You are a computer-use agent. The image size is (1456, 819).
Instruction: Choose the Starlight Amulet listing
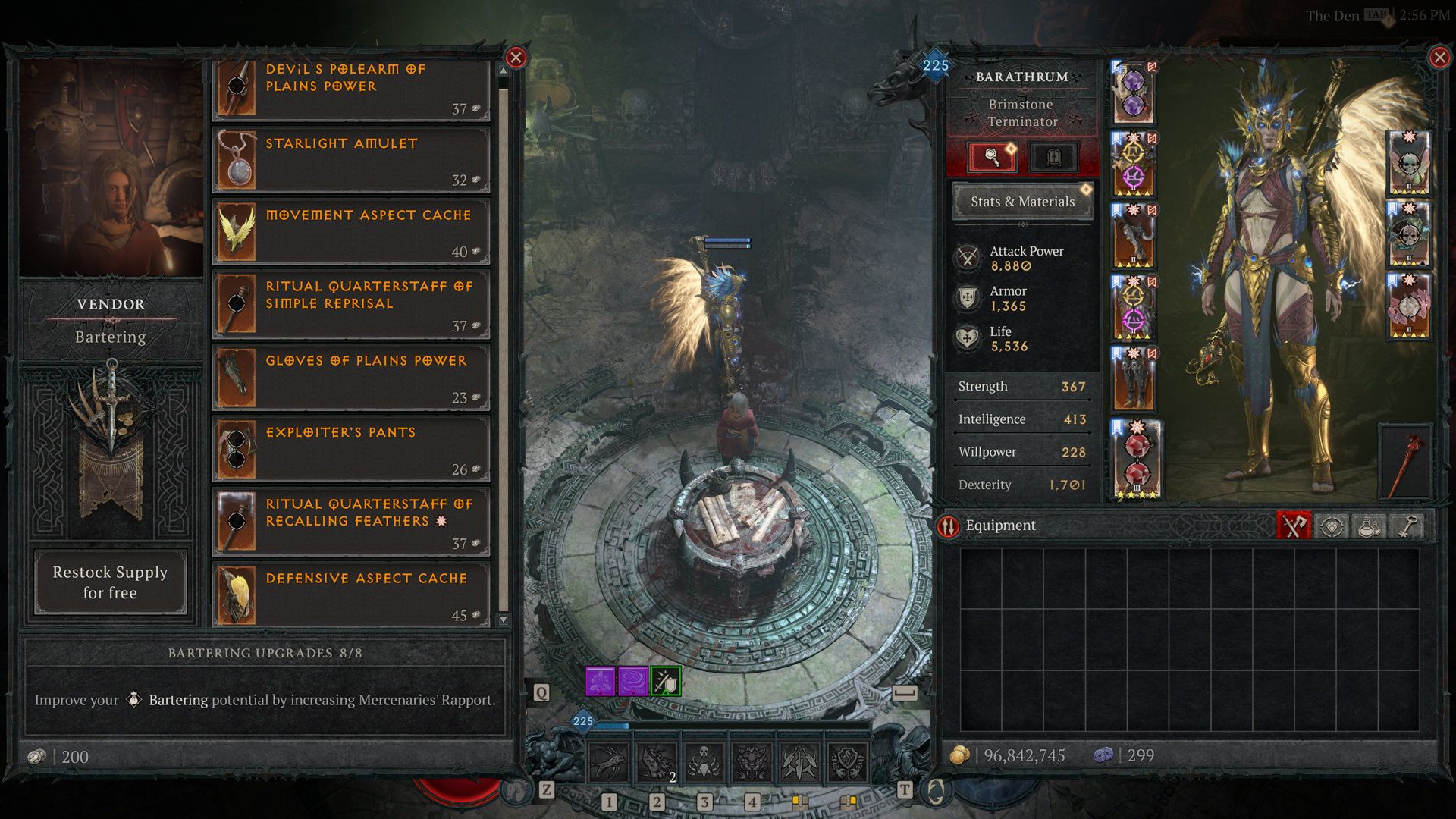click(x=351, y=160)
